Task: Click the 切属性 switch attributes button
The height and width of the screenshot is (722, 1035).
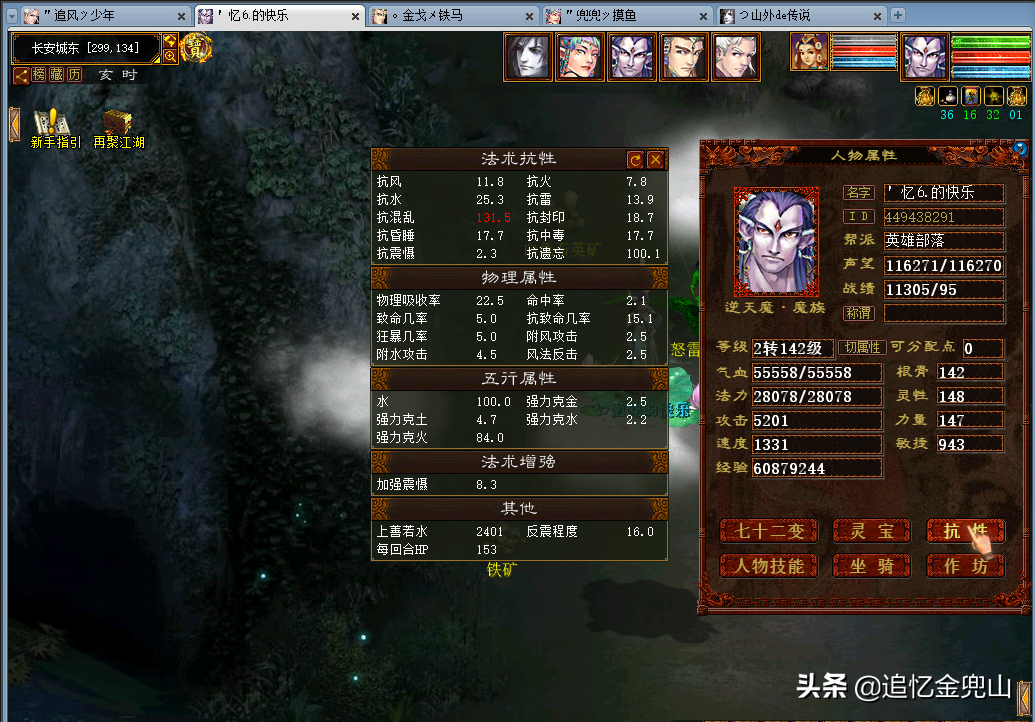Action: click(862, 348)
